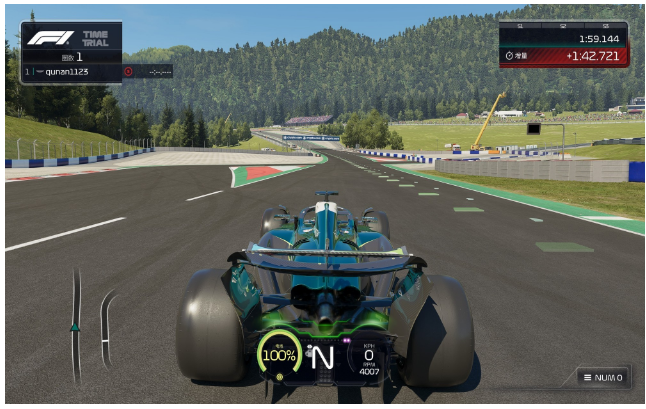This screenshot has width=646, height=409.
Task: Select the qunan1123 leaderboard row
Action: tap(72, 72)
